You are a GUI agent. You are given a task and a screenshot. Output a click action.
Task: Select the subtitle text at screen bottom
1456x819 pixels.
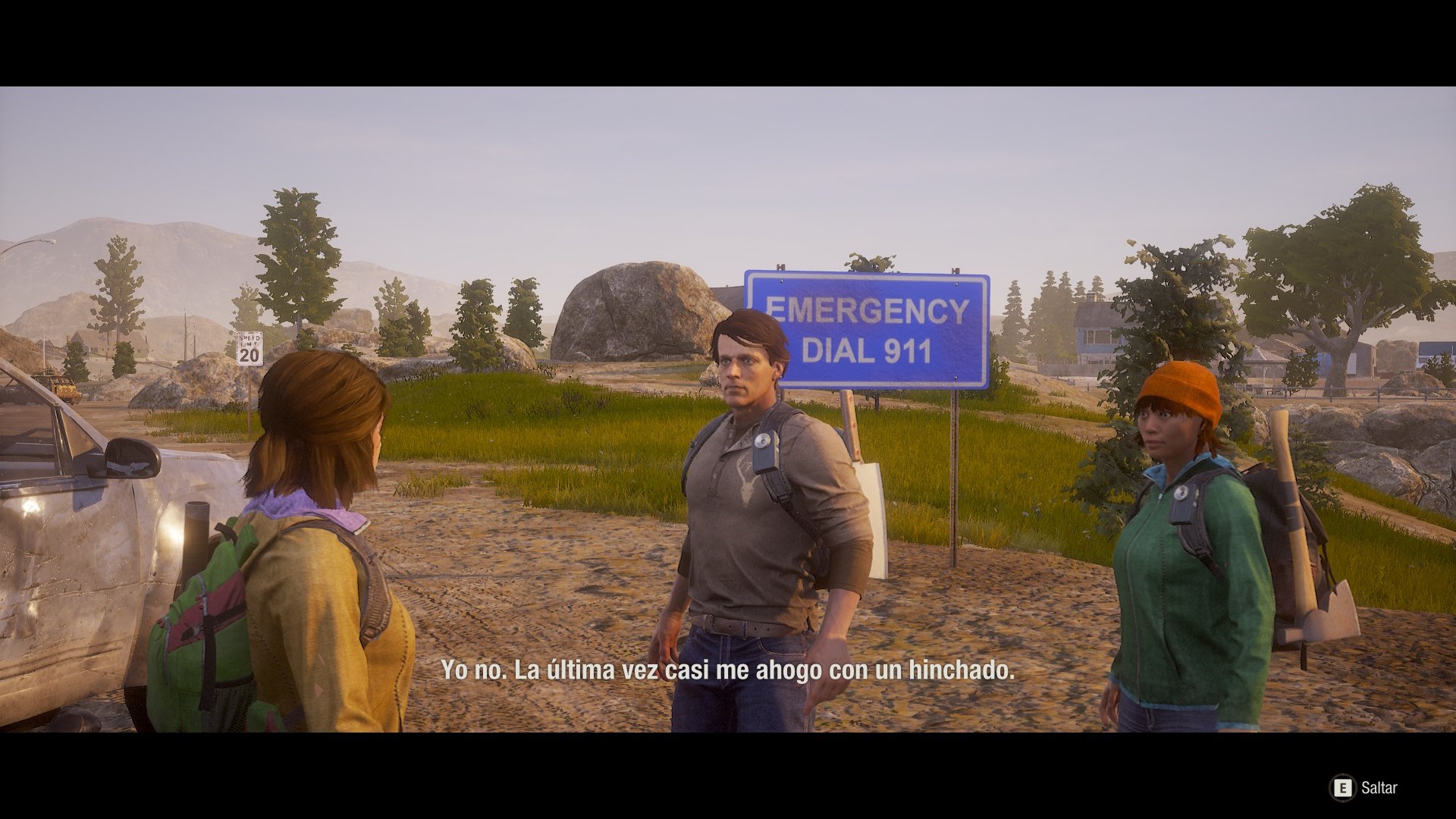[726, 670]
